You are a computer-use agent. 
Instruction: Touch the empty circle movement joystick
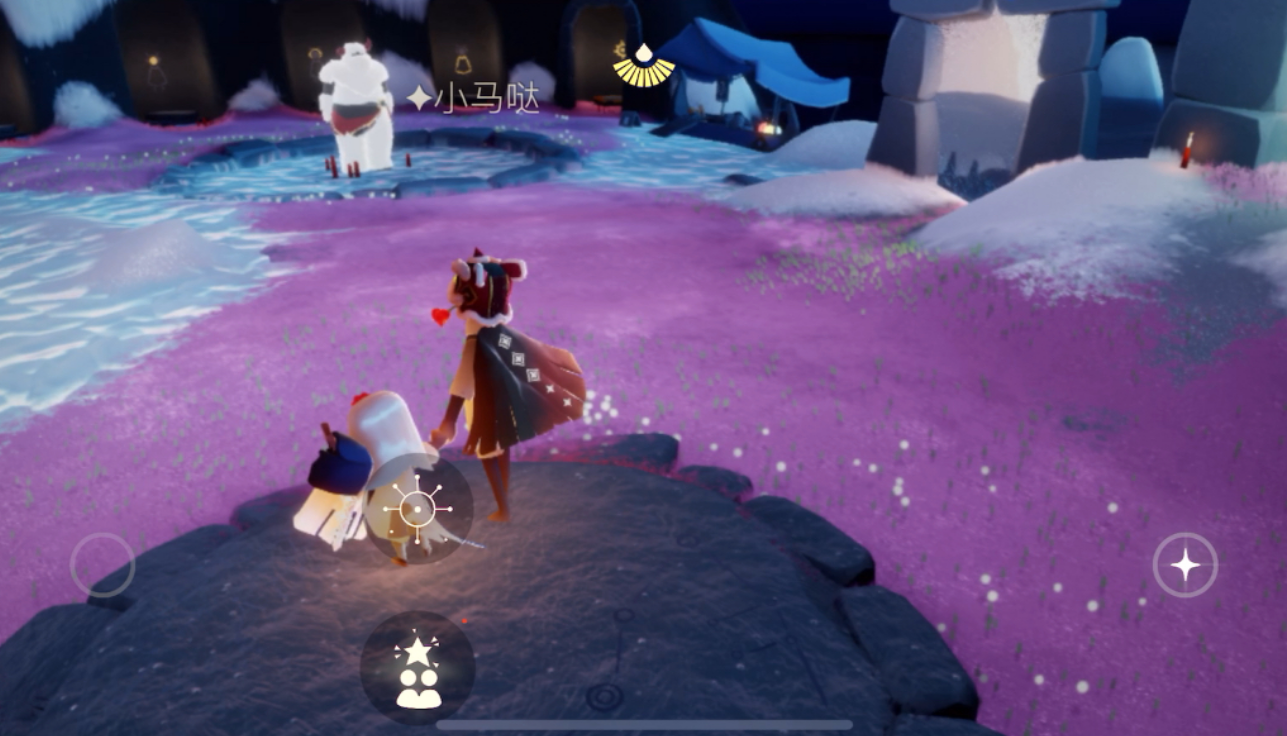pos(103,566)
